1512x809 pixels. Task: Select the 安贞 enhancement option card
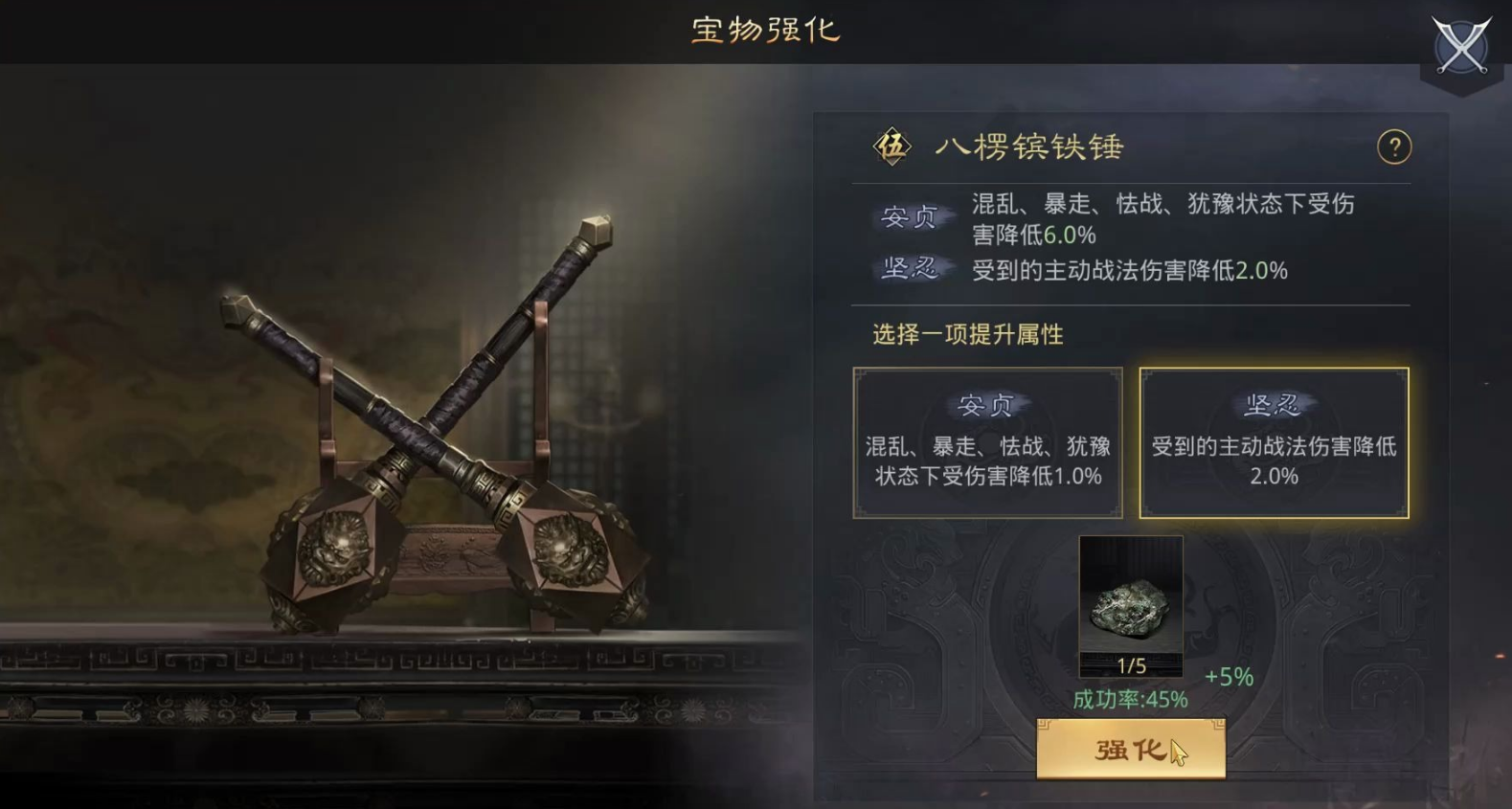tap(987, 442)
